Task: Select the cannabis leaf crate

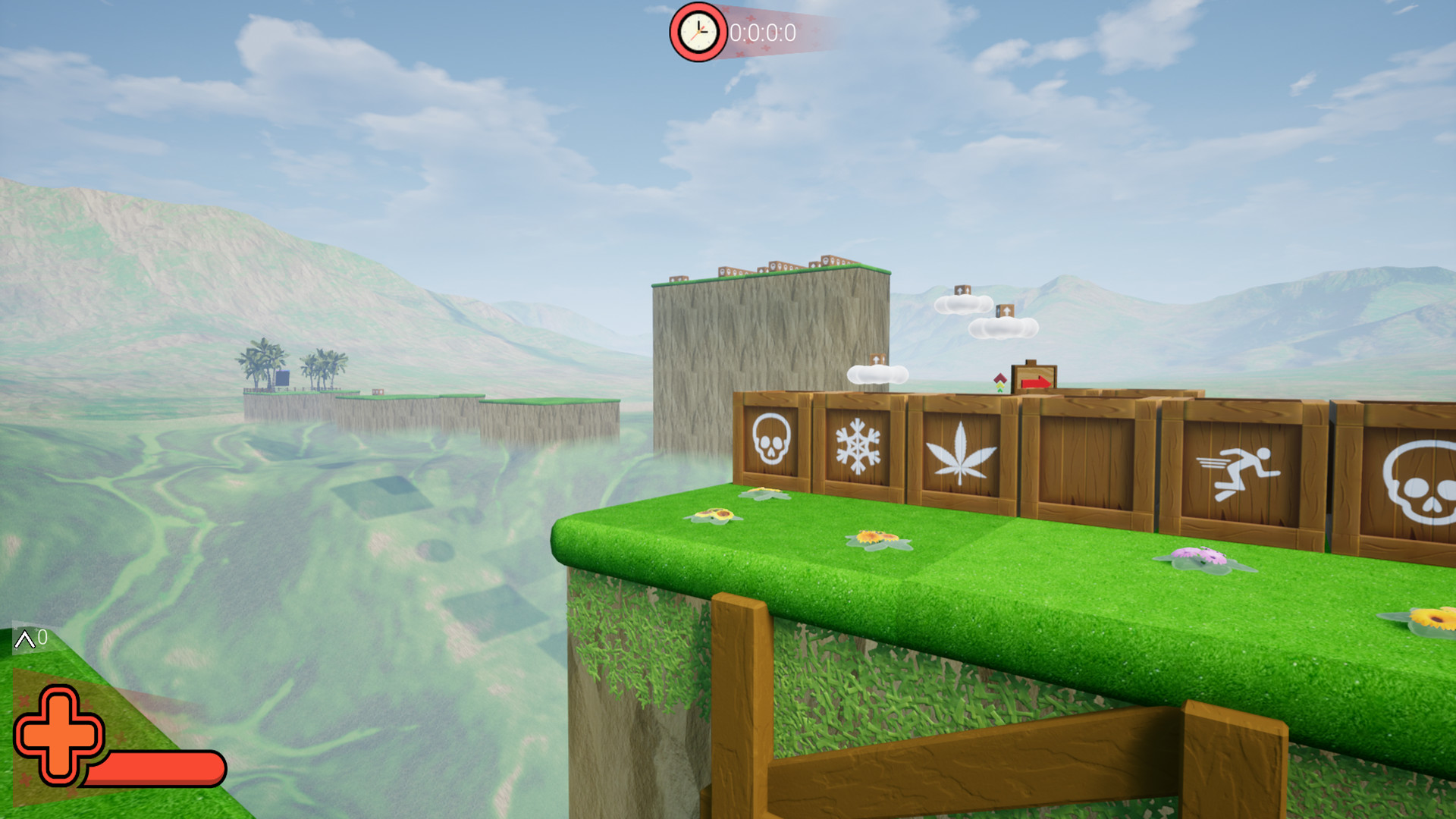Action: 962,453
